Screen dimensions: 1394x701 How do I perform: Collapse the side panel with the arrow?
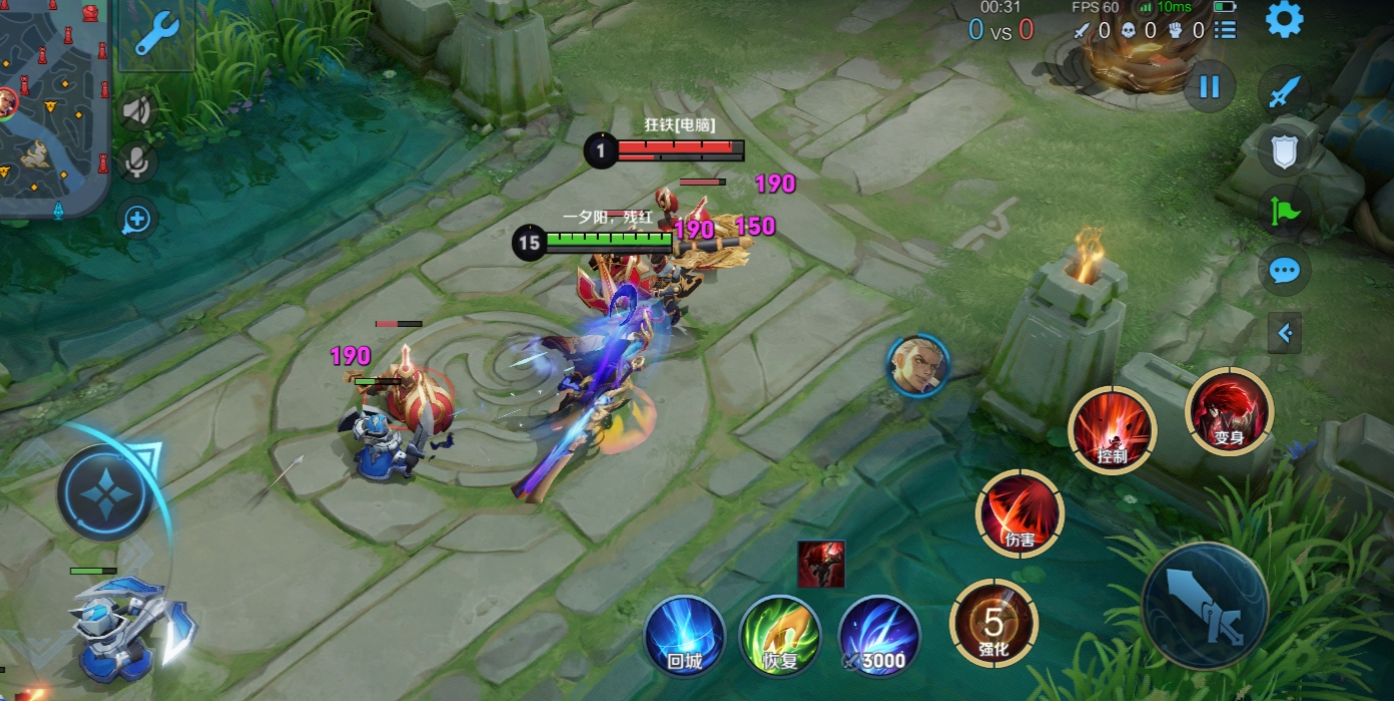point(1284,333)
